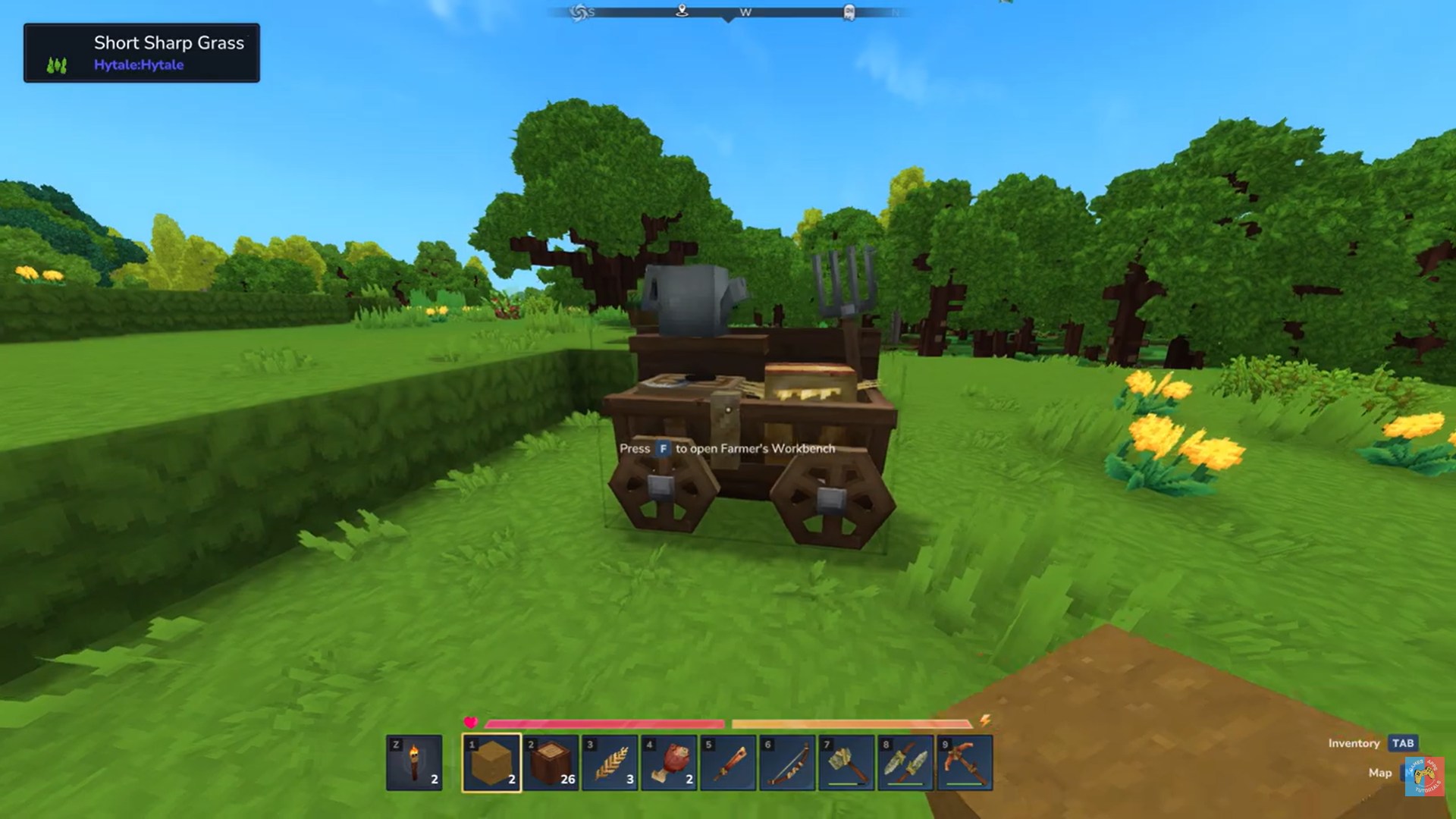Open the Farmer's Workbench via the F prompt
The width and height of the screenshot is (1456, 819).
(x=661, y=448)
